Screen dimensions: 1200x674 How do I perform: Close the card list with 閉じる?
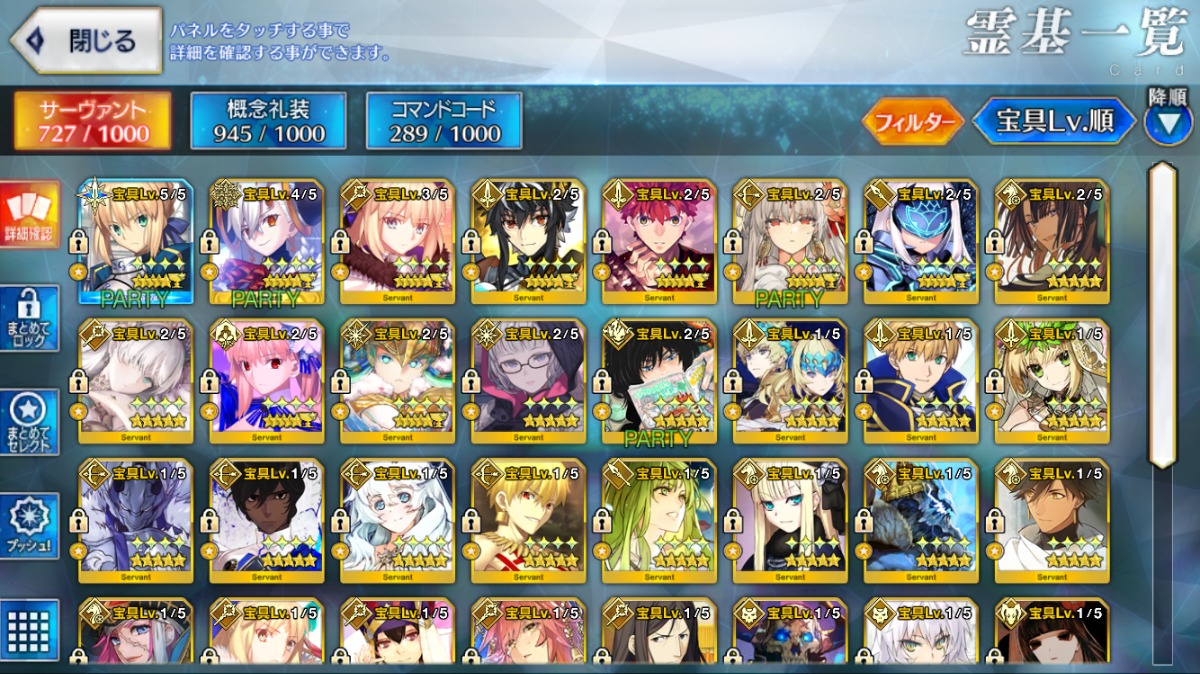[x=86, y=41]
